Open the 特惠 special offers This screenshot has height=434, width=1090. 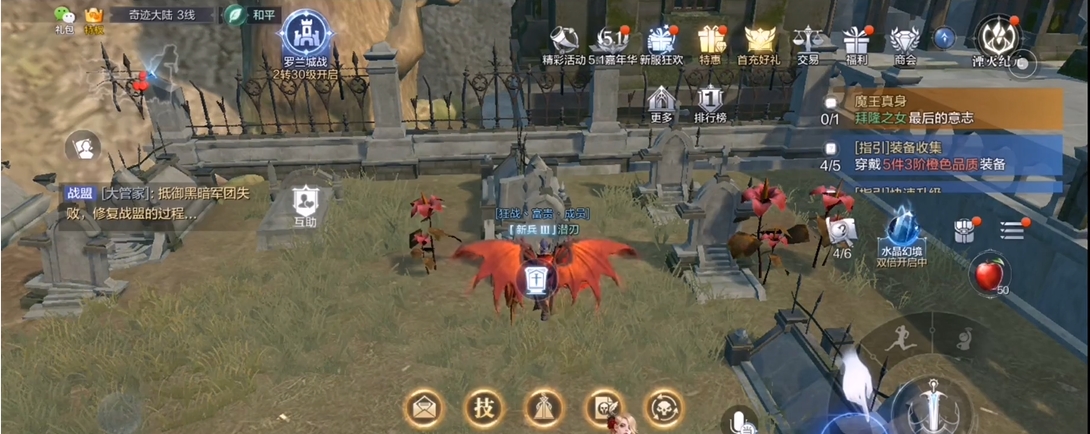pos(710,41)
